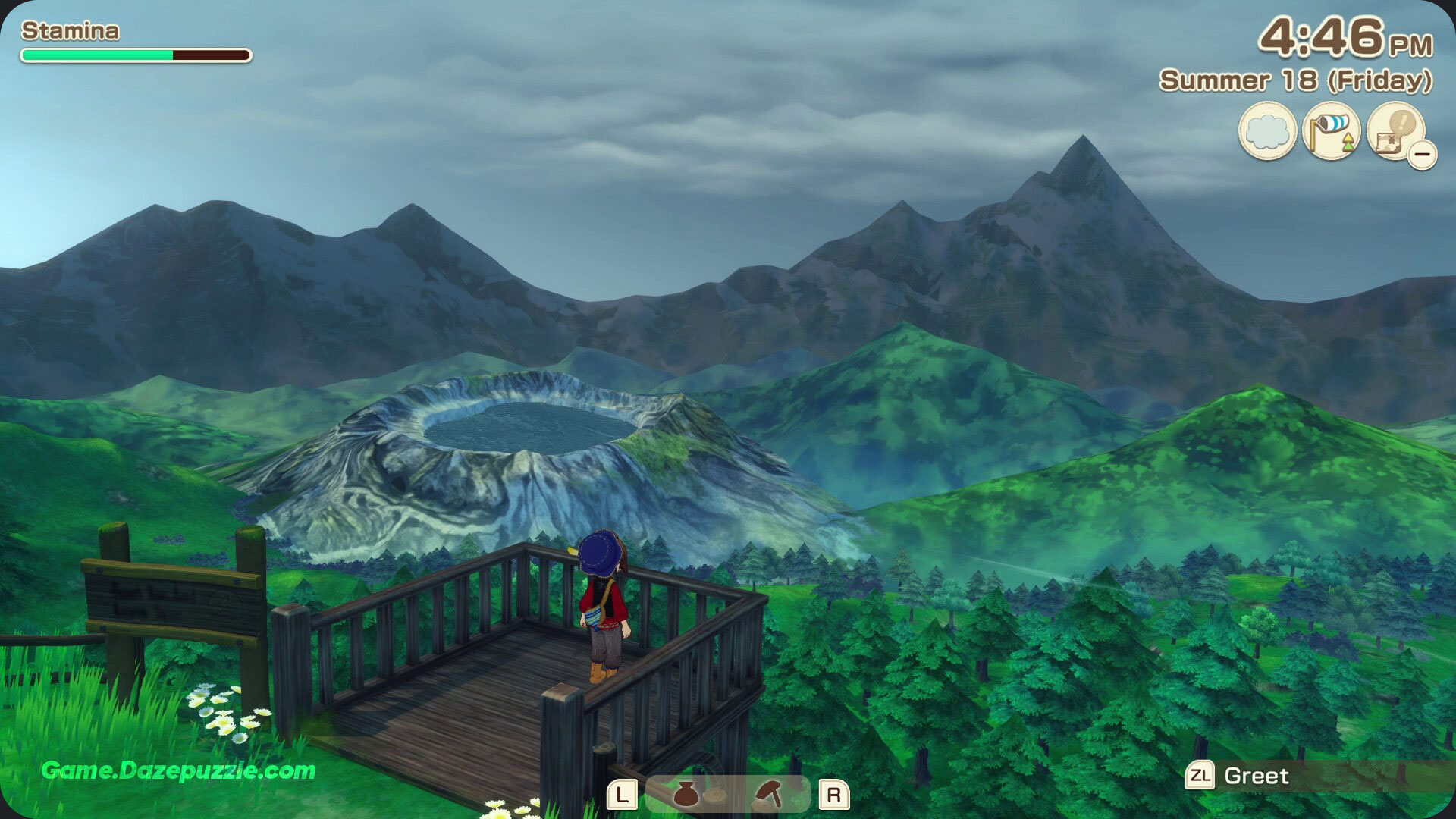Select the axe tool hotbar slot
Screen dimensions: 1456x819
(769, 794)
